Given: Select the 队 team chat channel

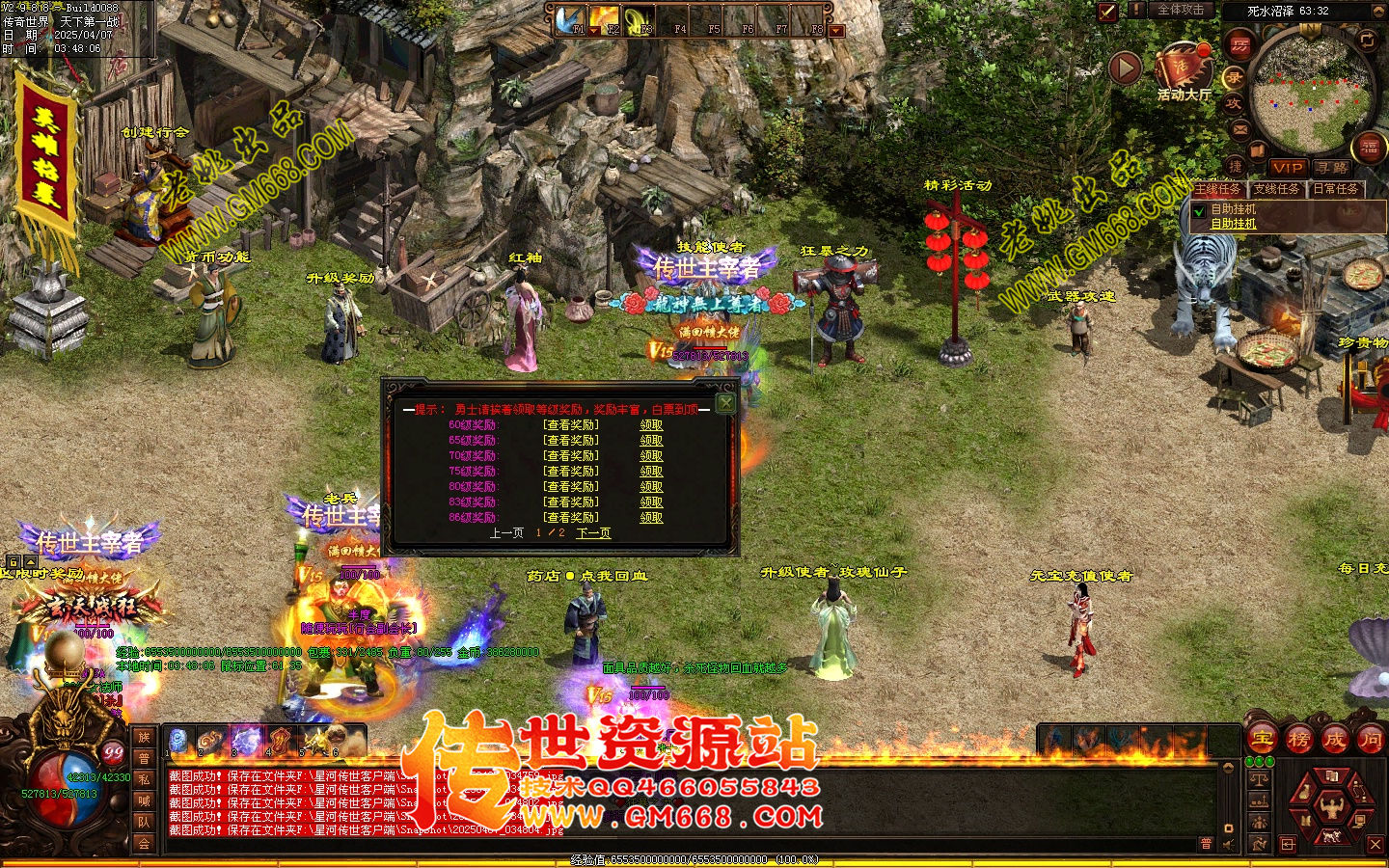Looking at the screenshot, I should pyautogui.click(x=144, y=822).
